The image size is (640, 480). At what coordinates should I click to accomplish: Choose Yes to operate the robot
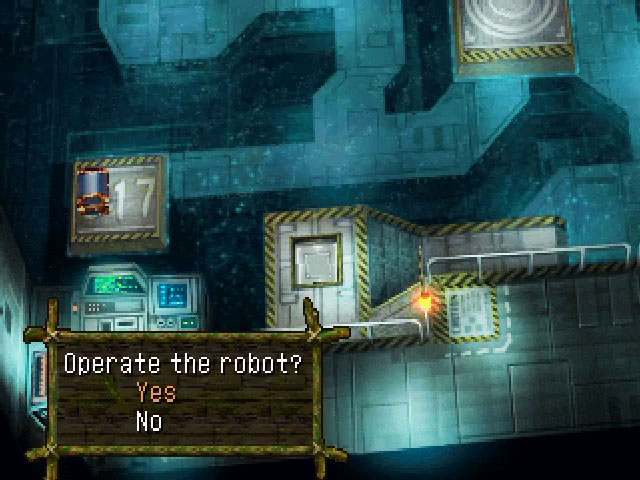point(156,392)
